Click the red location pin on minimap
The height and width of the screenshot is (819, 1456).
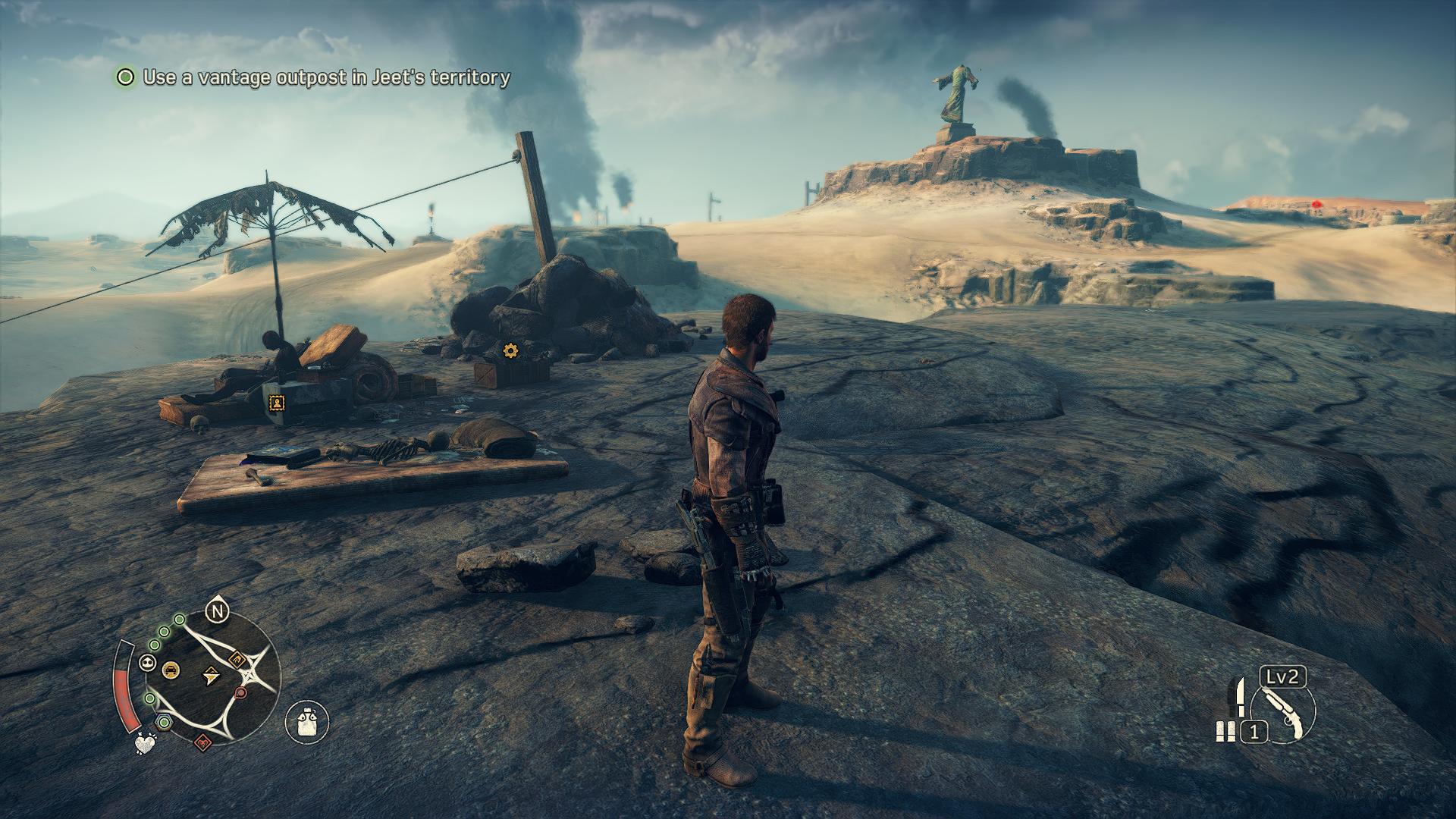click(x=241, y=692)
